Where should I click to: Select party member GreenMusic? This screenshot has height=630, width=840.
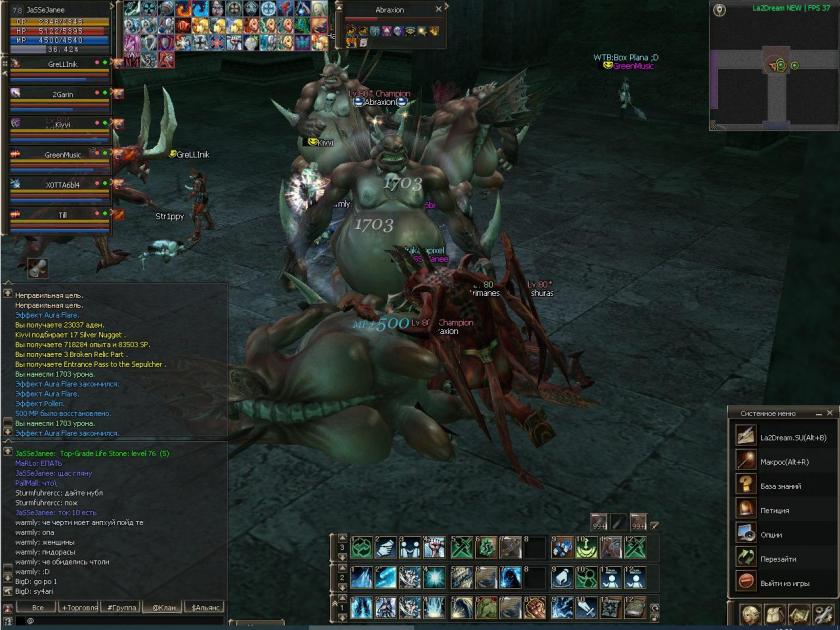(x=62, y=155)
